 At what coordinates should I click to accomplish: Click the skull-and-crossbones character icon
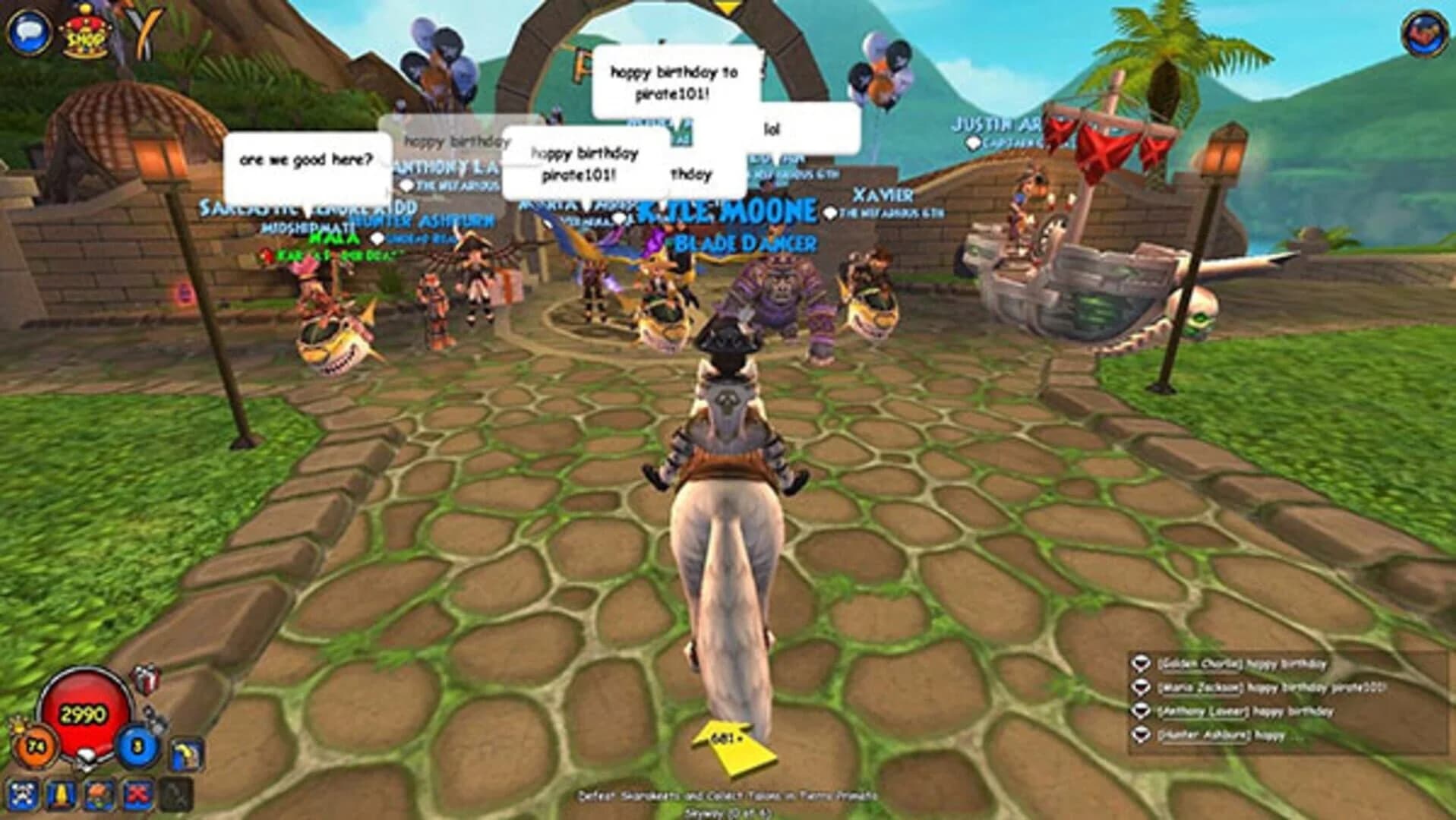click(x=25, y=794)
